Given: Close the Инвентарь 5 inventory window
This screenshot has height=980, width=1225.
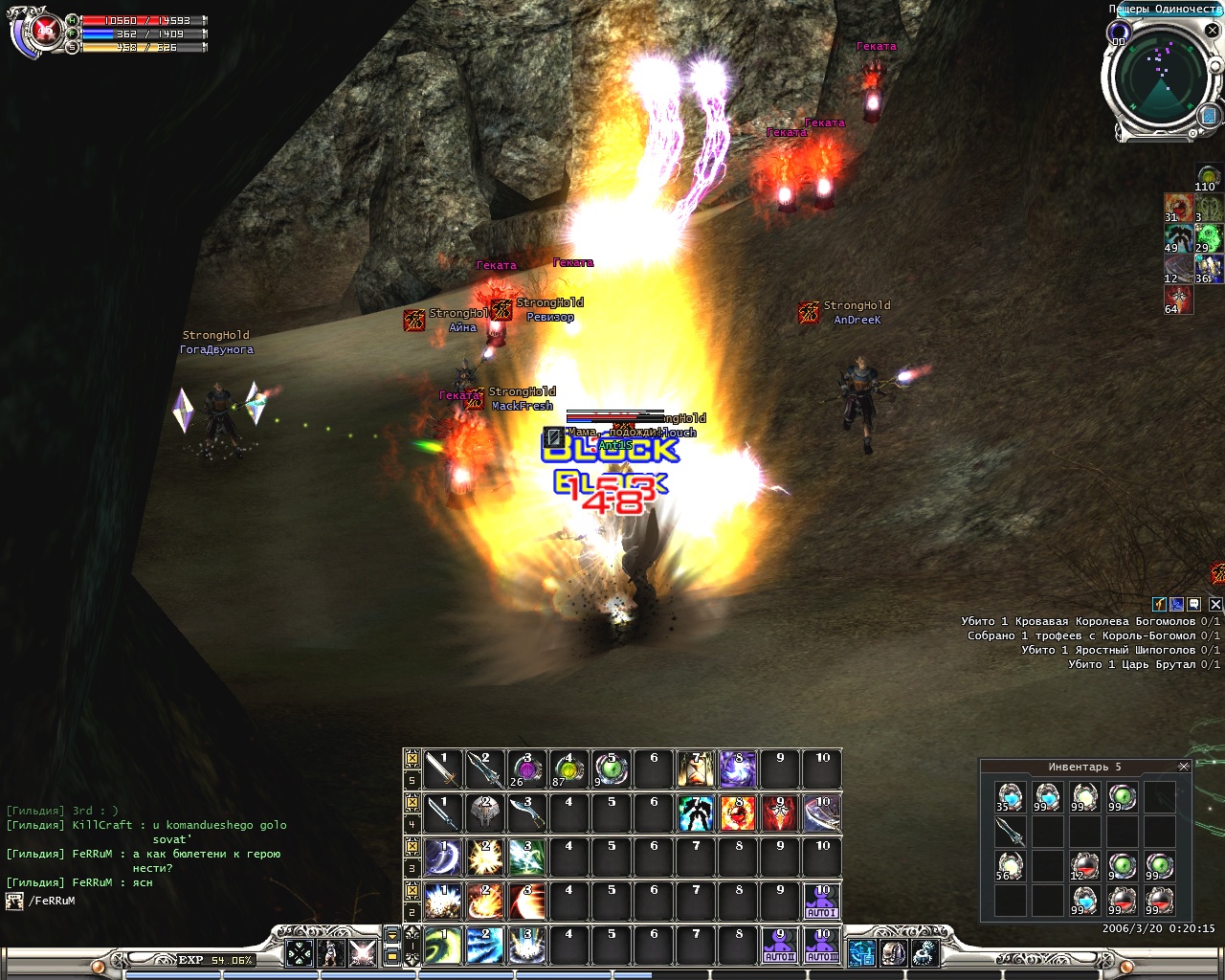Looking at the screenshot, I should [1184, 767].
